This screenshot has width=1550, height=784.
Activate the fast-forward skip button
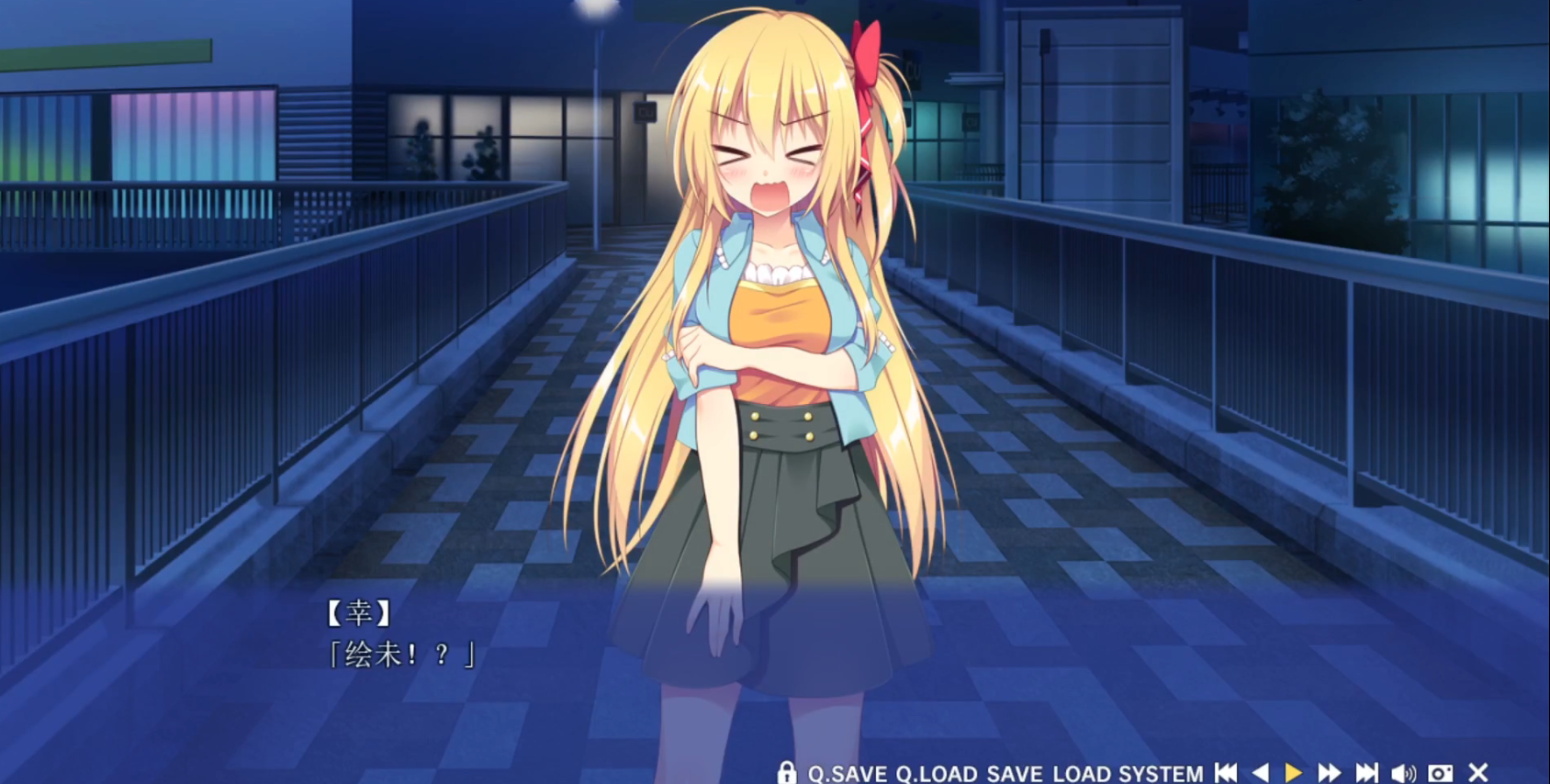tap(1329, 773)
